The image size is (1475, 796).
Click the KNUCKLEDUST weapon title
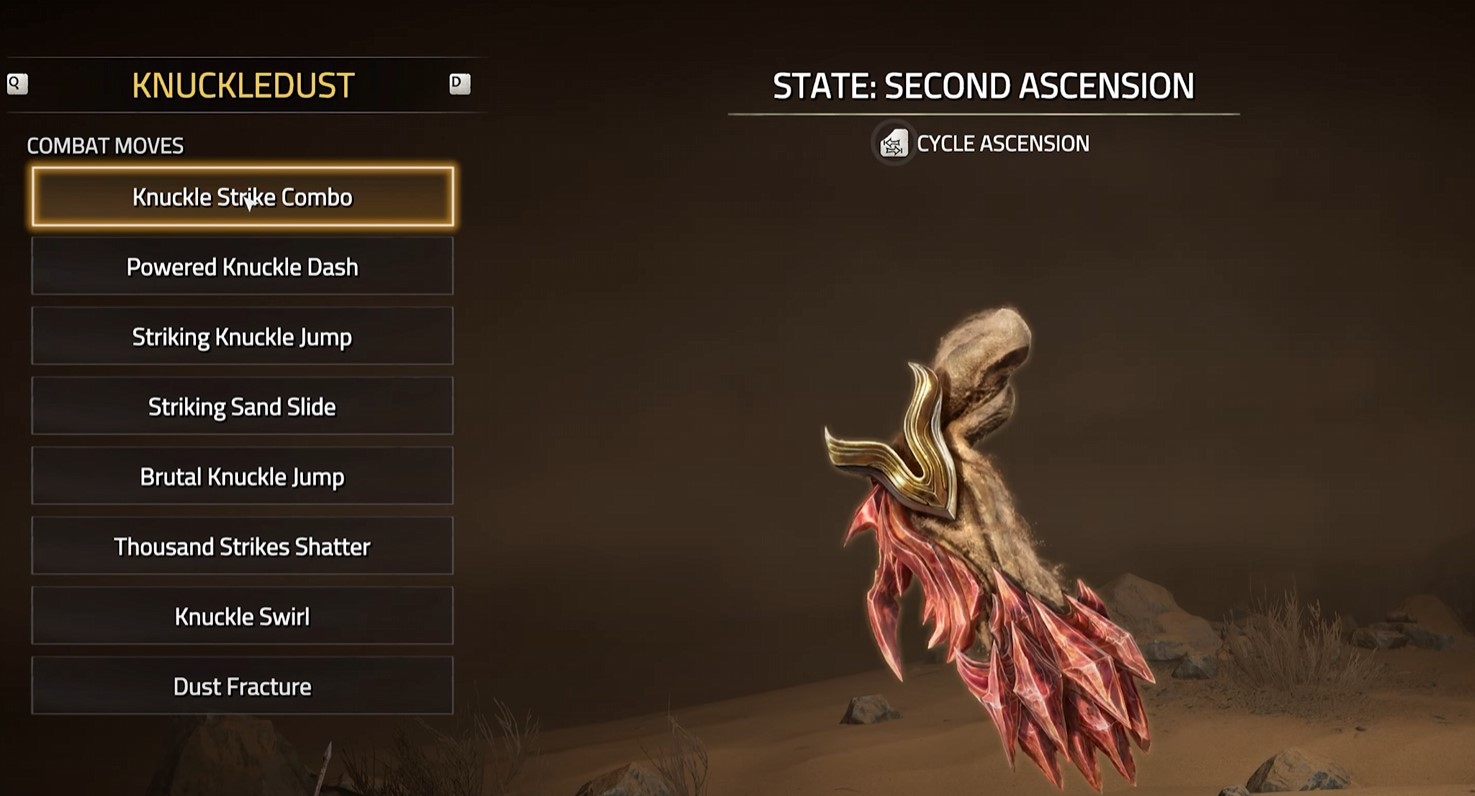tap(243, 85)
